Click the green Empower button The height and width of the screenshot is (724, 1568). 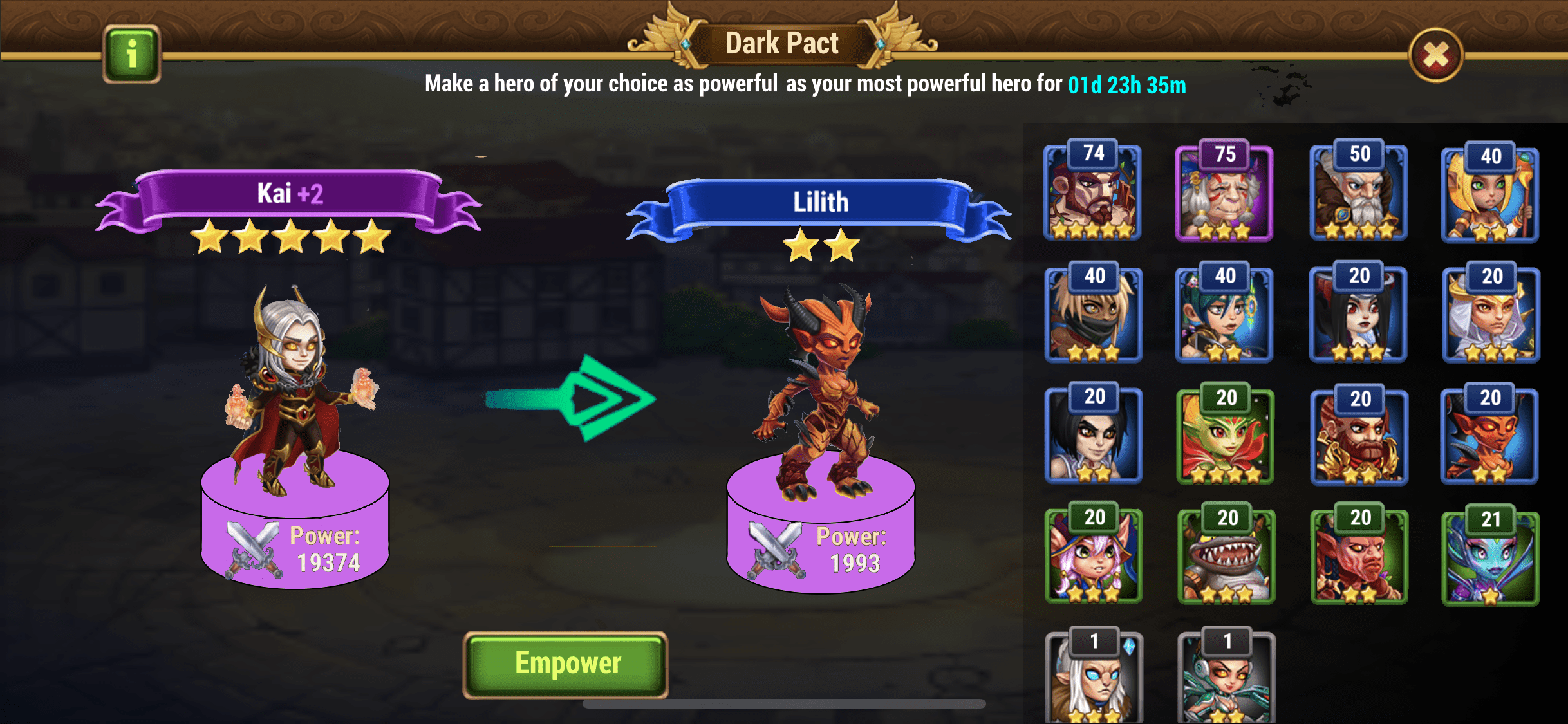click(x=566, y=664)
